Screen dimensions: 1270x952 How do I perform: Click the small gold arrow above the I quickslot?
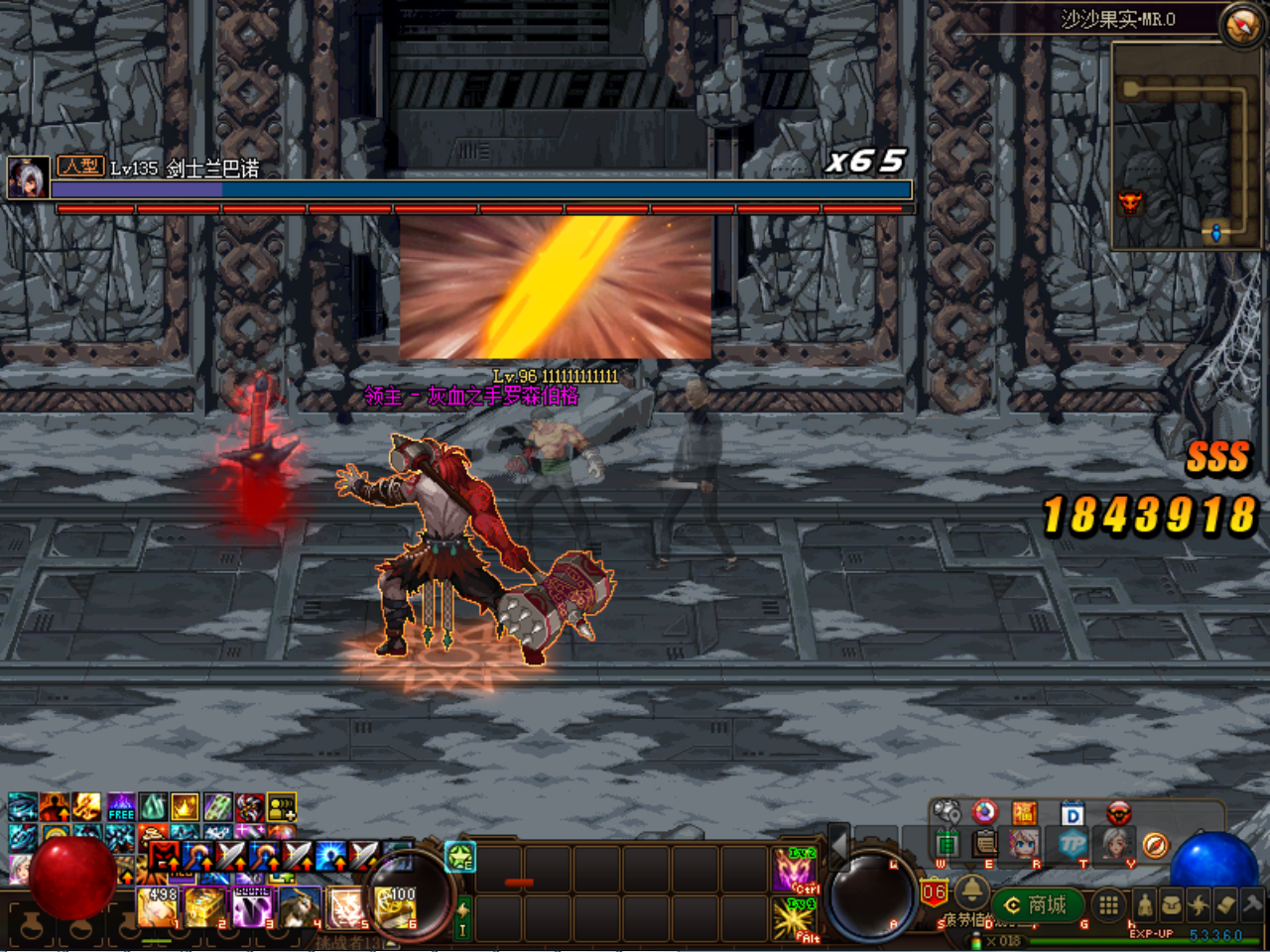[x=462, y=909]
